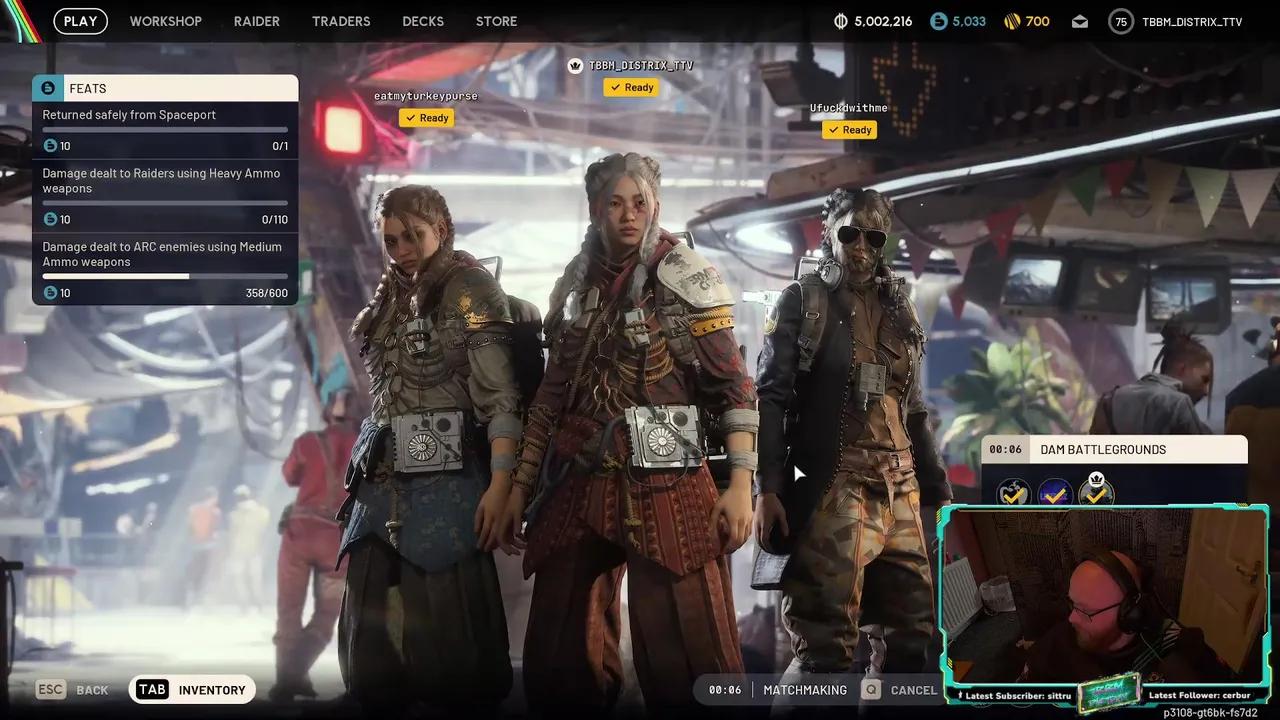This screenshot has width=1280, height=720.
Task: Select the blue currency icon next to 5,033
Action: [937, 20]
